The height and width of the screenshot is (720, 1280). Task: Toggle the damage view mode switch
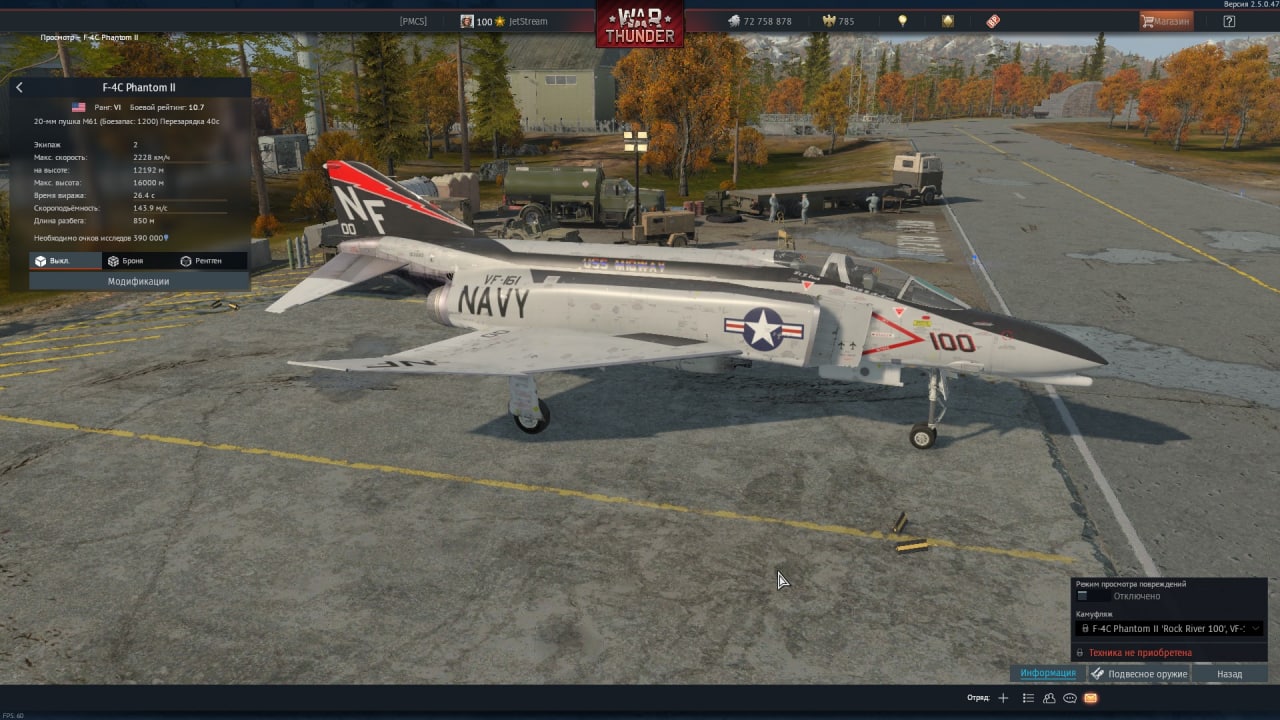pyautogui.click(x=1090, y=596)
